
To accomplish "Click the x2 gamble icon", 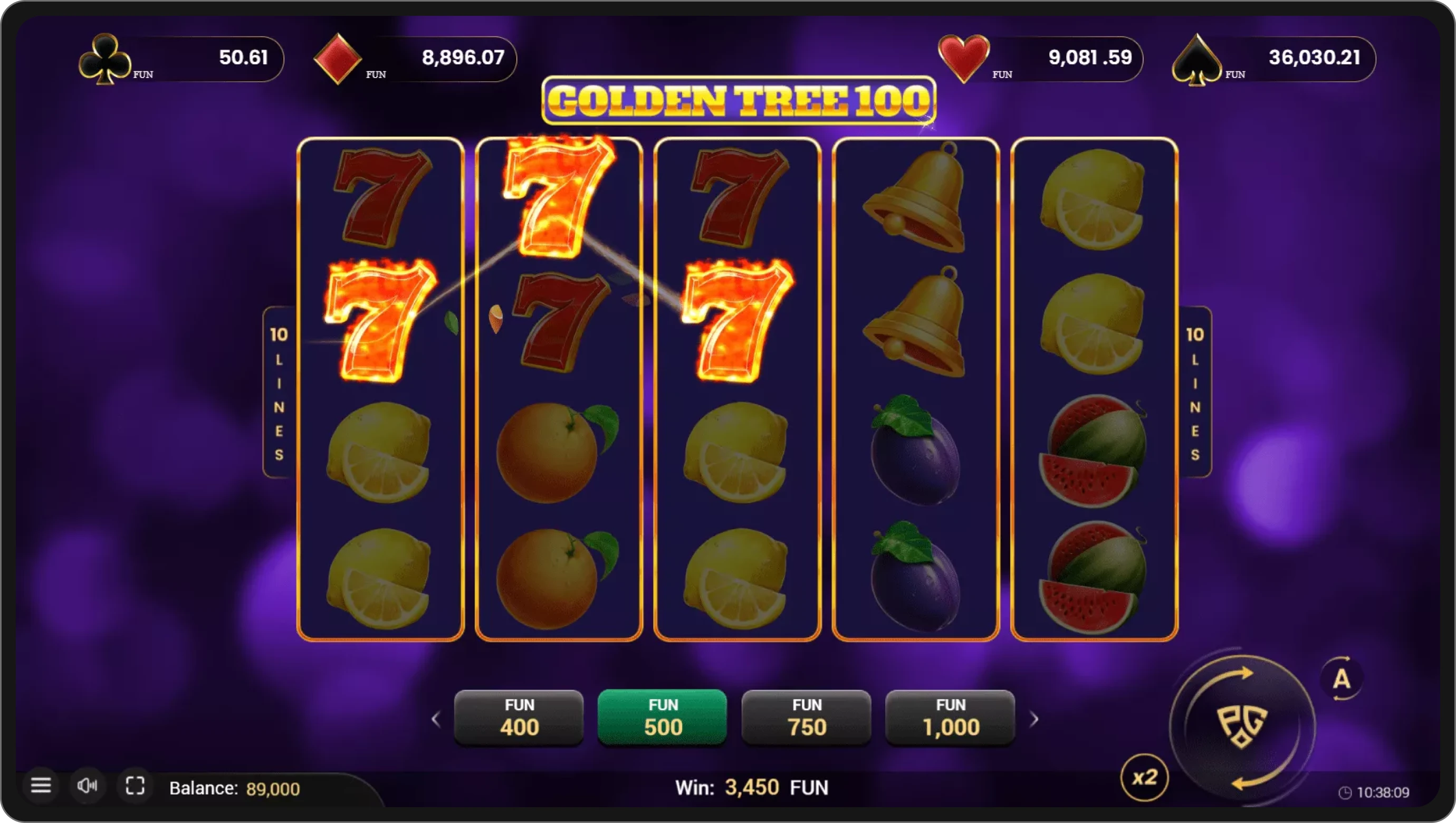I will (1145, 777).
